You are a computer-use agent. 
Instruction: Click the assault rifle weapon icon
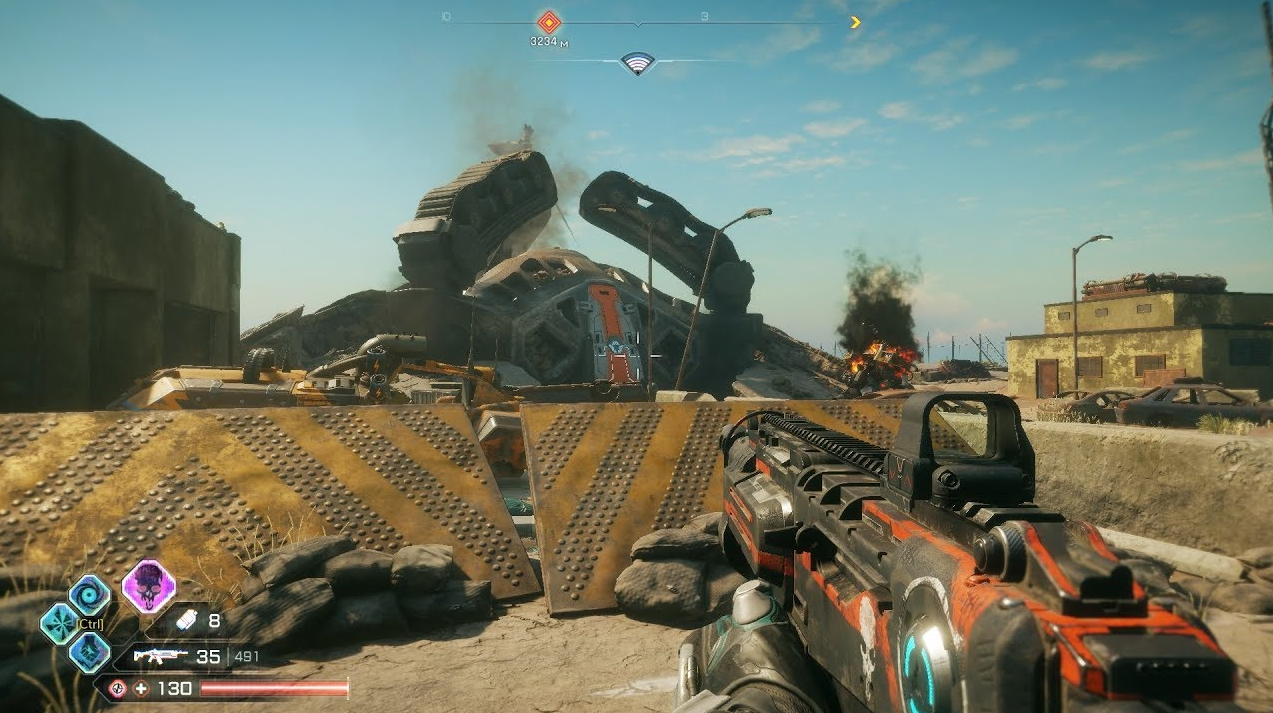pyautogui.click(x=161, y=656)
